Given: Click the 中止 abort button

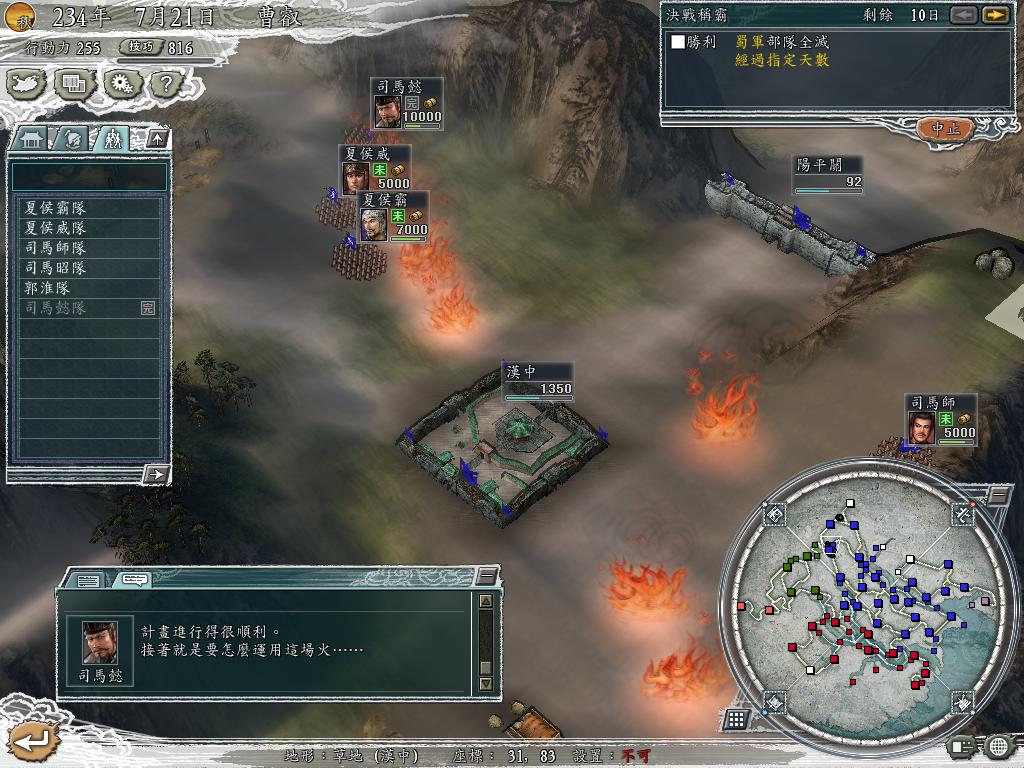Looking at the screenshot, I should (x=945, y=129).
